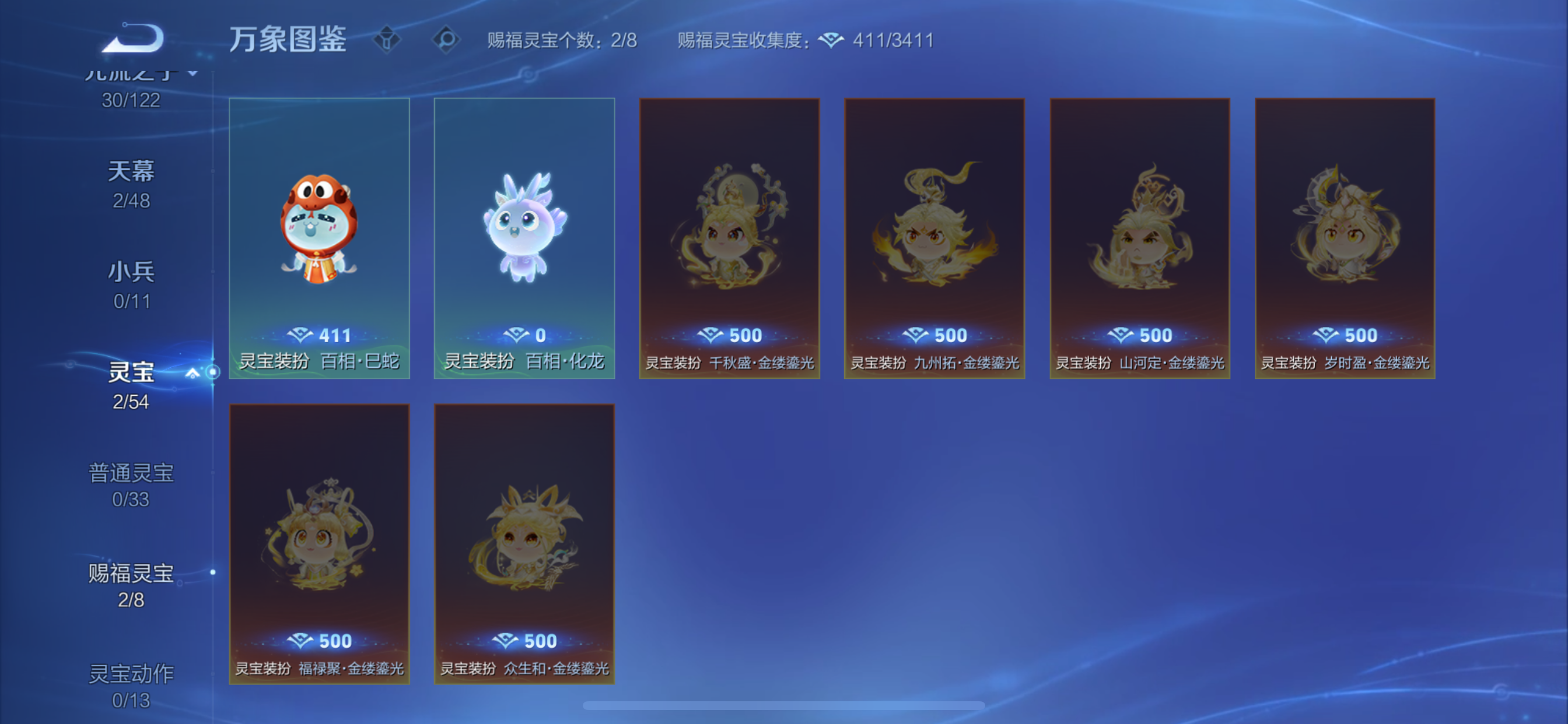Click the gem icon showing 0 on 百相·化龙
Image resolution: width=1568 pixels, height=724 pixels.
pyautogui.click(x=516, y=335)
